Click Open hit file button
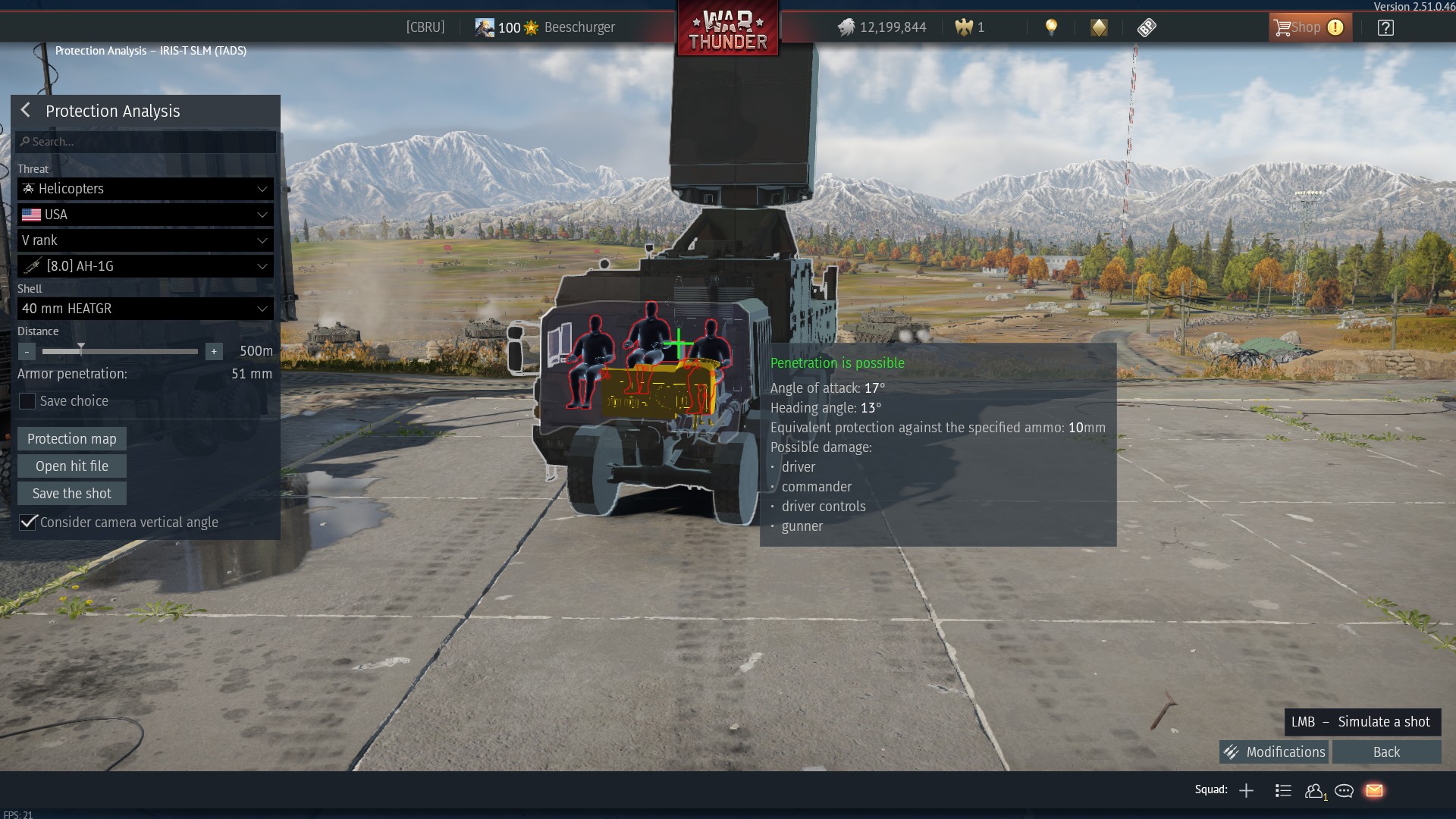 pos(72,466)
